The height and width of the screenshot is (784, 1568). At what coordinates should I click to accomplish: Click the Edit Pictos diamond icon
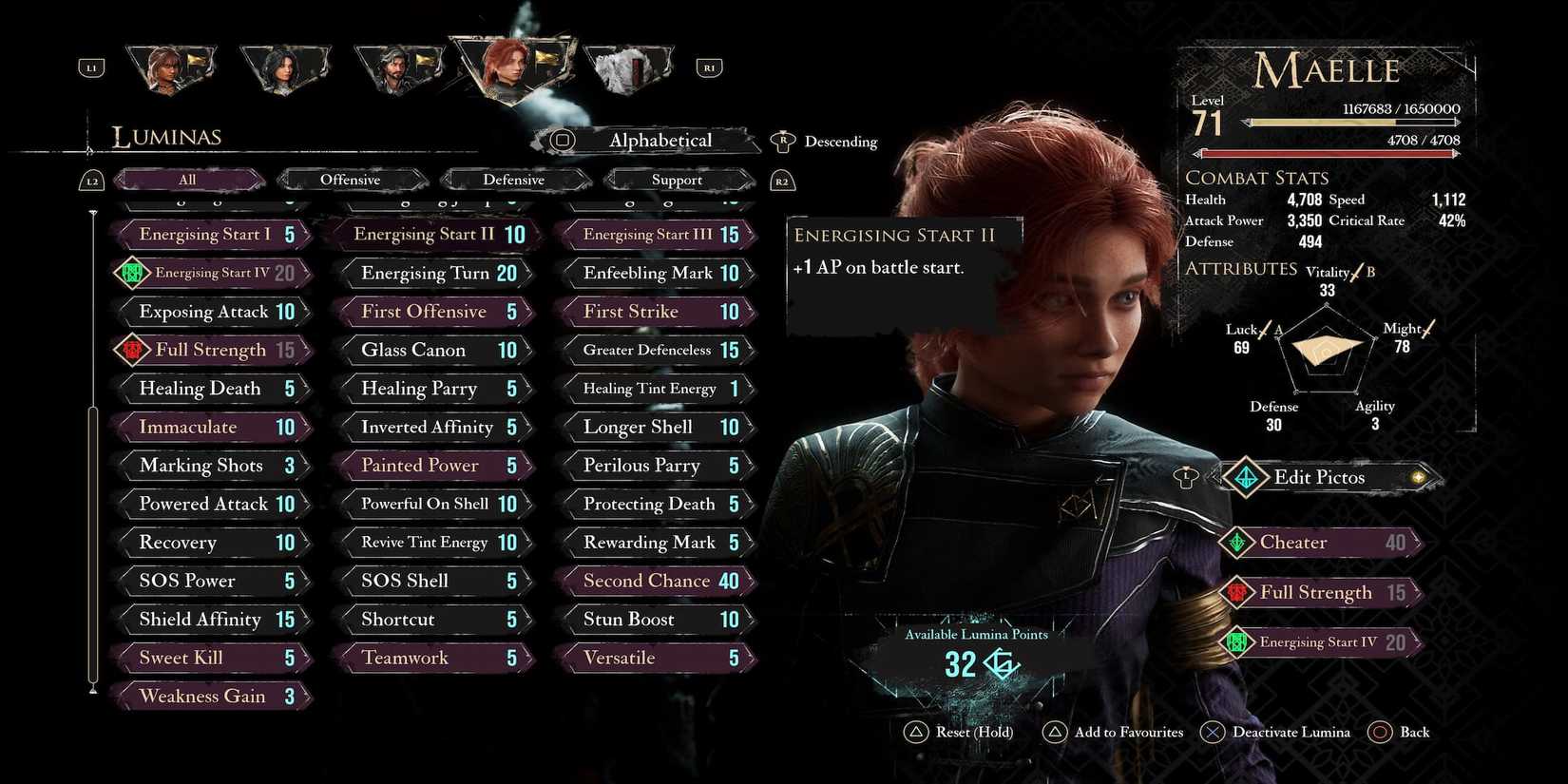point(1247,478)
